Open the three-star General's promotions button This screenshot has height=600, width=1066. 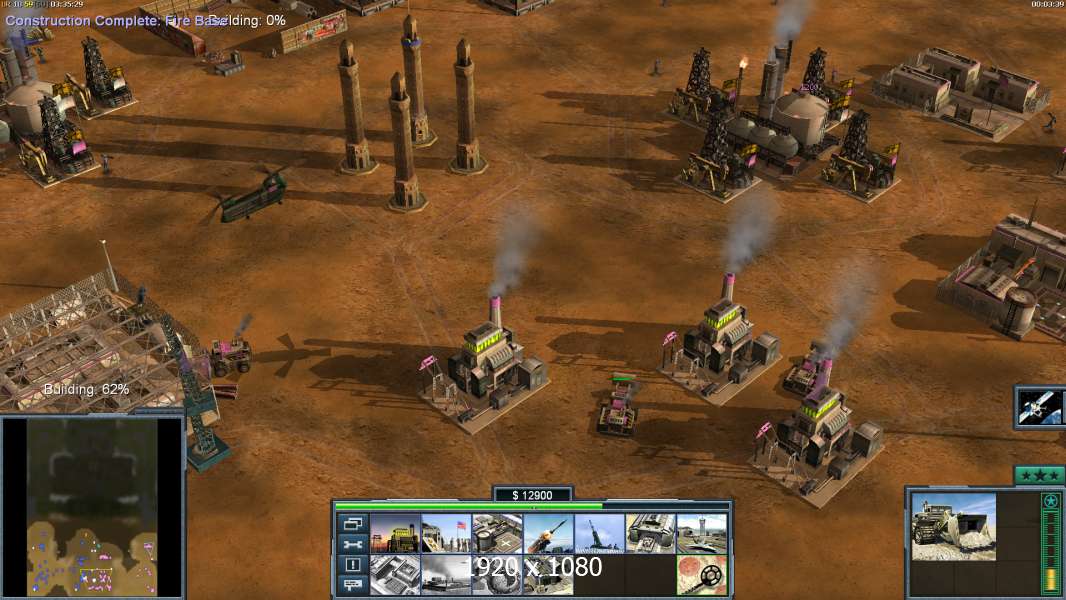point(1038,475)
